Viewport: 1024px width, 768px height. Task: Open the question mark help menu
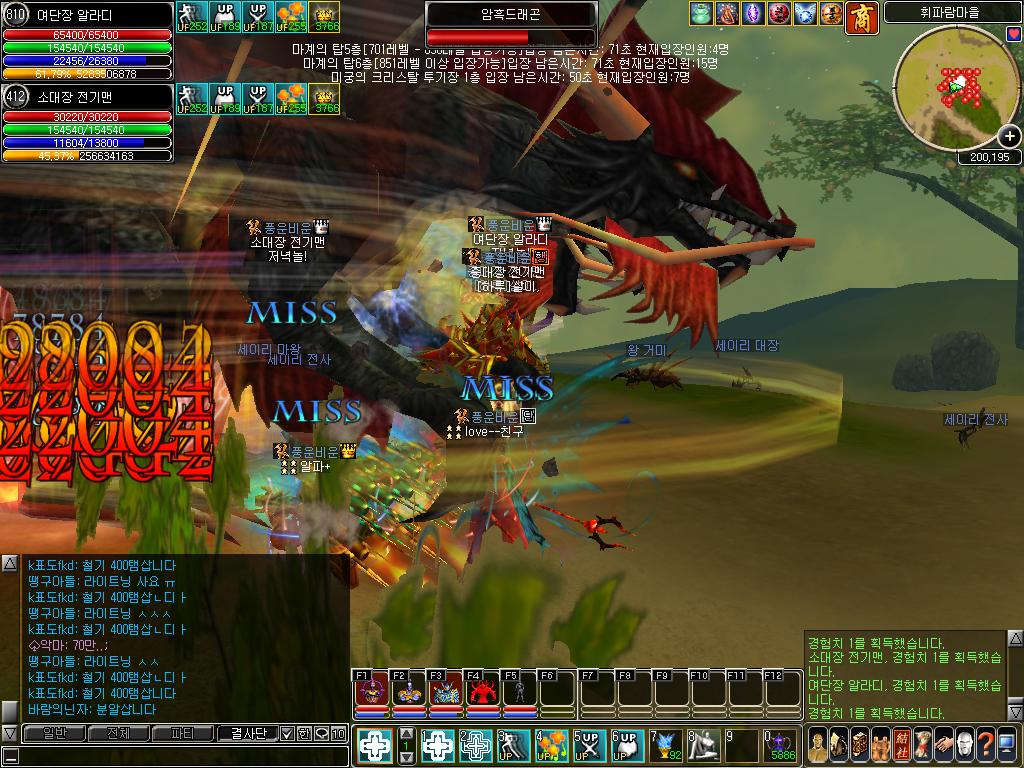(x=985, y=745)
